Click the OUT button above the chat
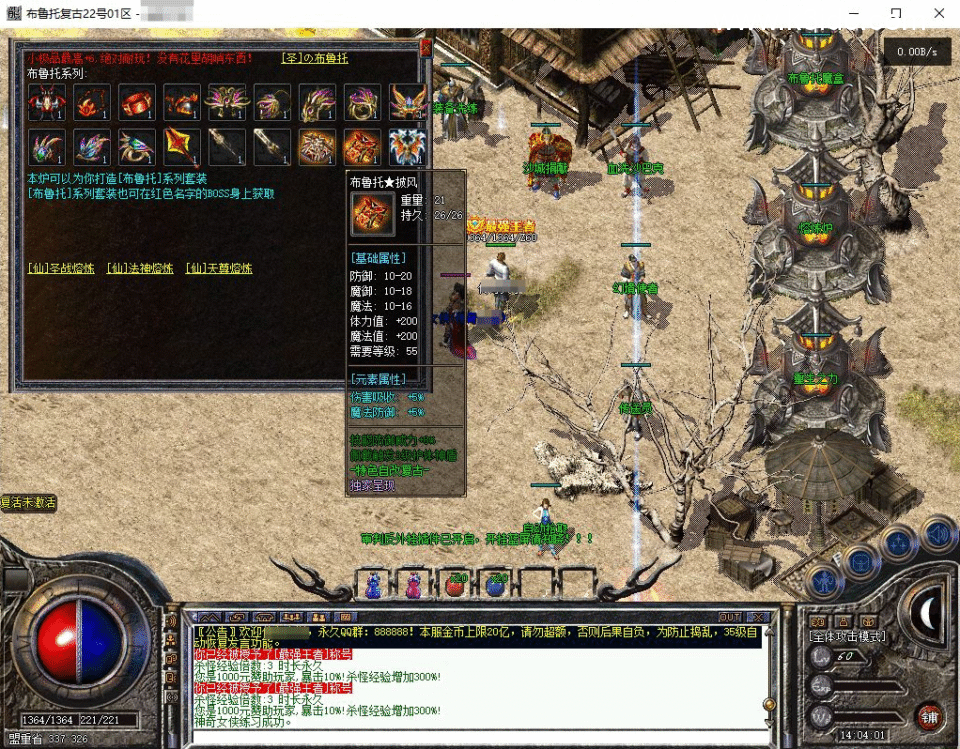The width and height of the screenshot is (960, 749). (x=730, y=617)
